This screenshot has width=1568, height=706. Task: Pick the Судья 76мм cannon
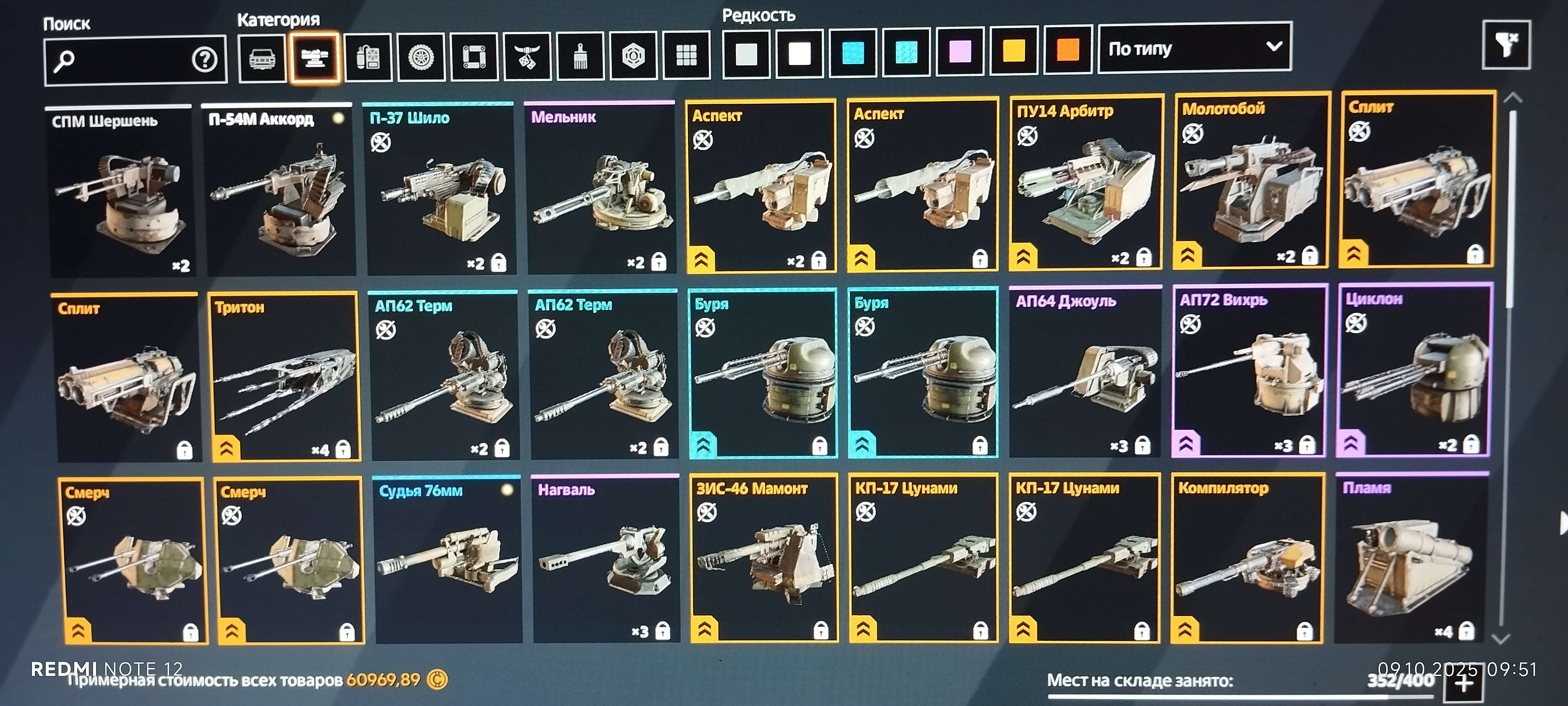[448, 559]
